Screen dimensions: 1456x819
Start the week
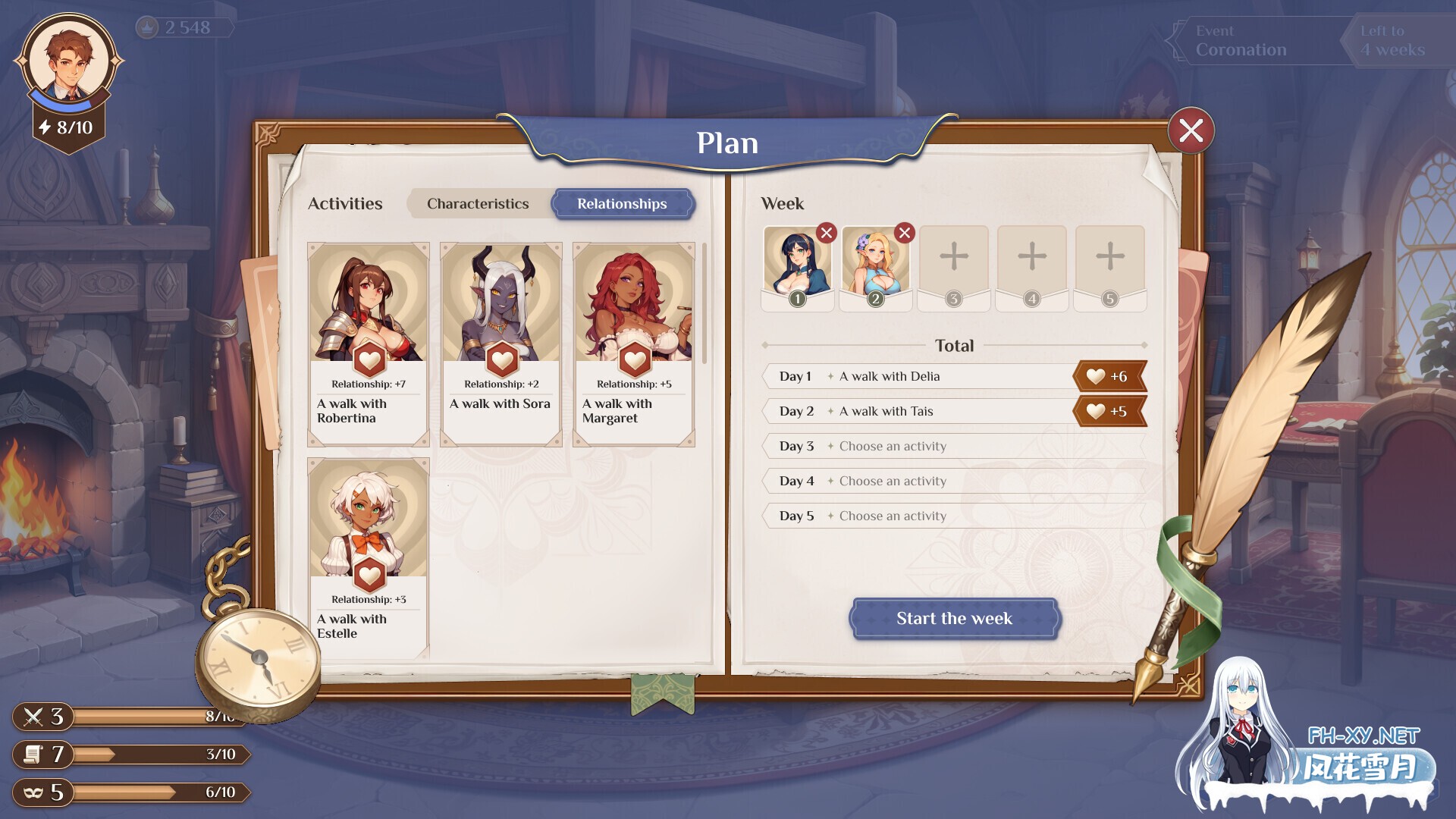(954, 618)
